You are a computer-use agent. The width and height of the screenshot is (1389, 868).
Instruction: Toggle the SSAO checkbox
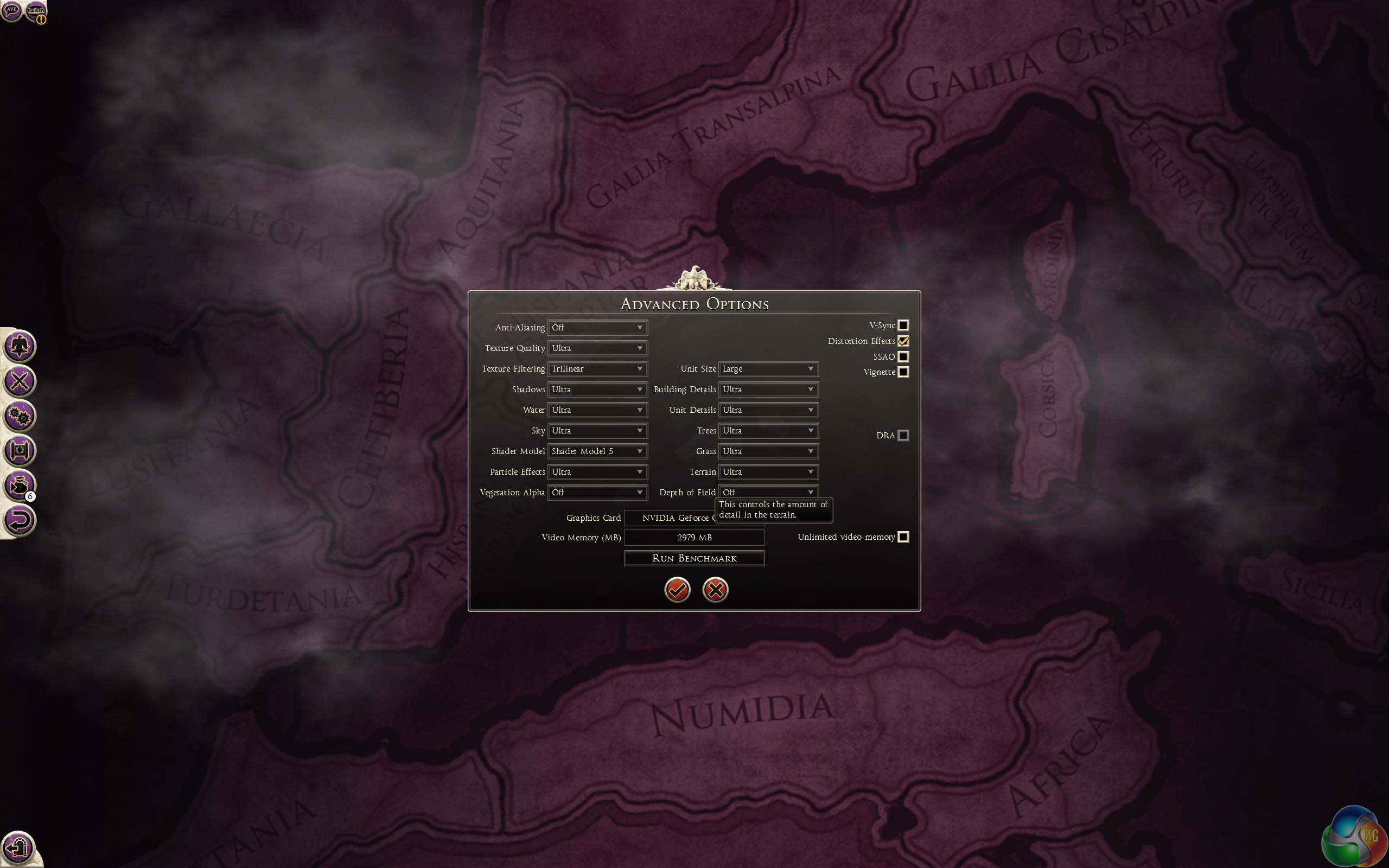[903, 356]
